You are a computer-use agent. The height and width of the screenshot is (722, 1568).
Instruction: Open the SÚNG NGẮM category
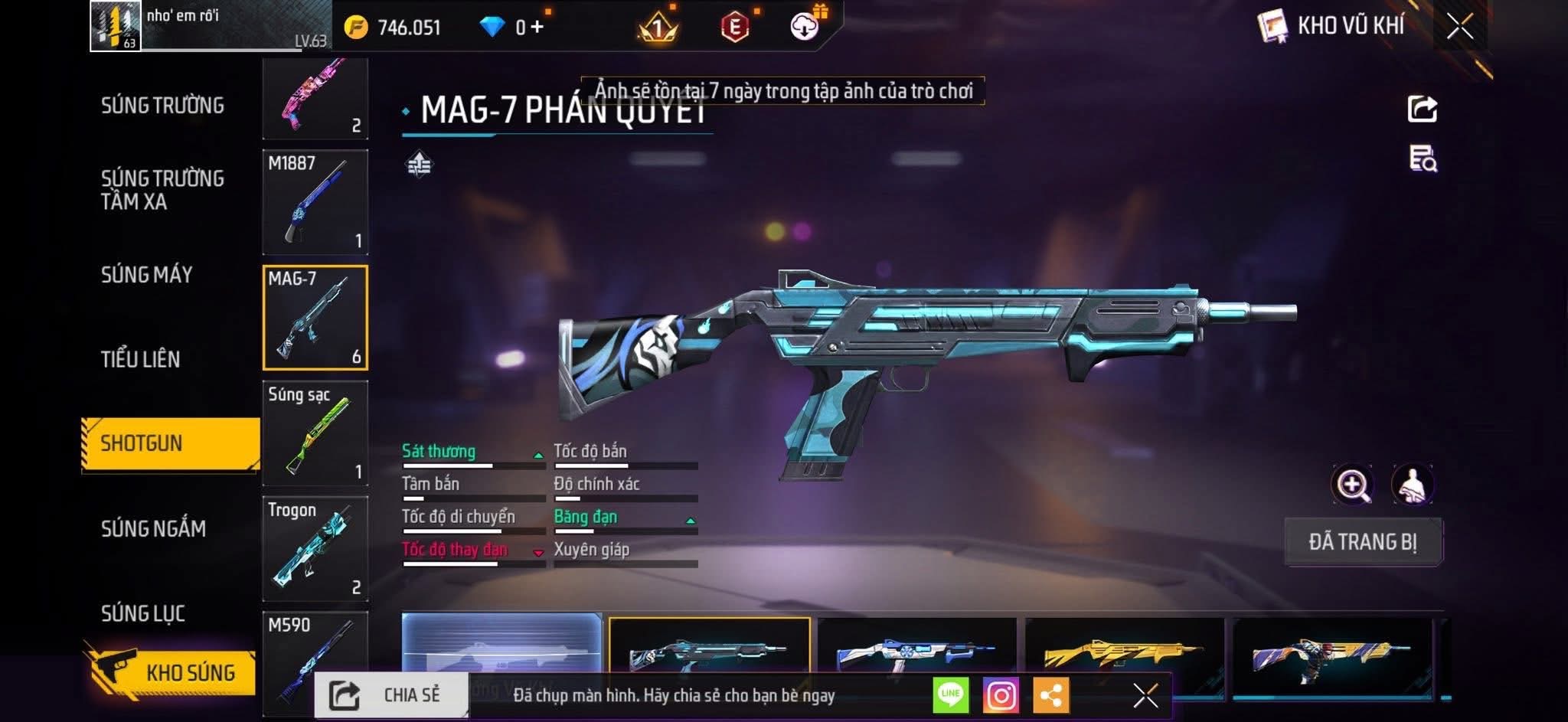coord(153,528)
